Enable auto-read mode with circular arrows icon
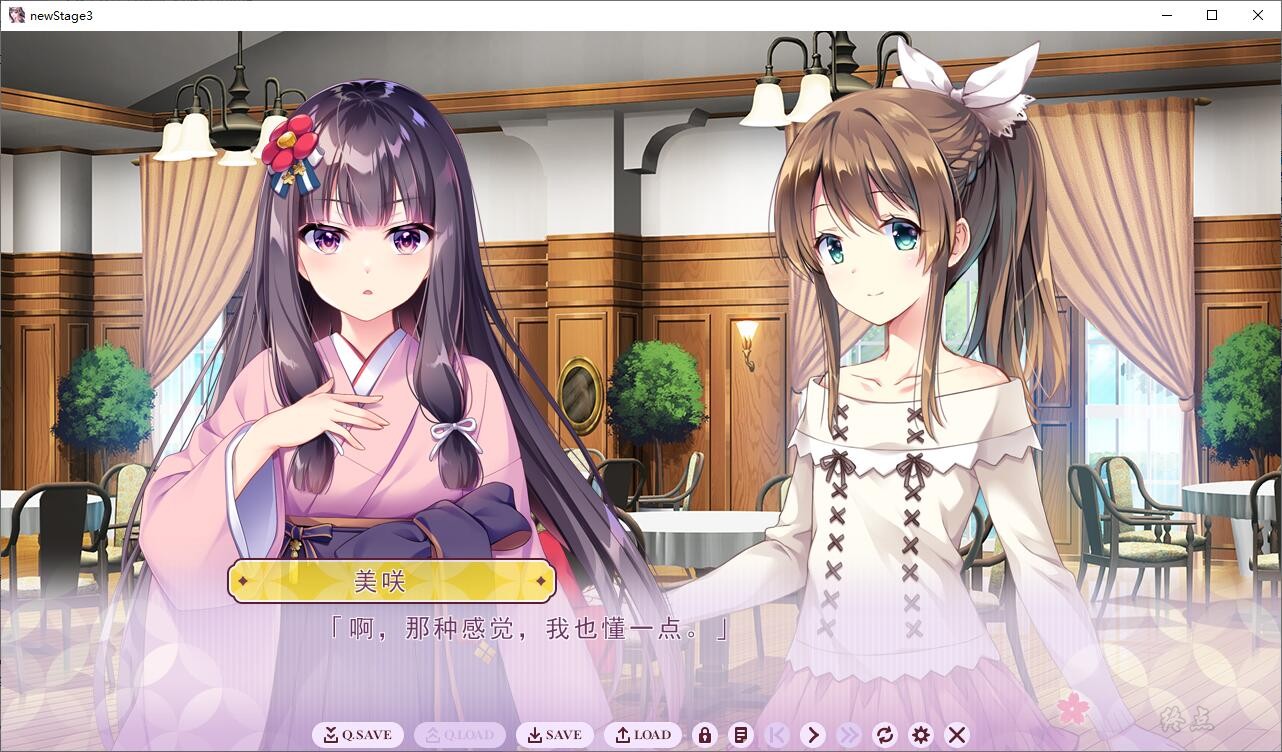This screenshot has height=752, width=1282. click(885, 734)
